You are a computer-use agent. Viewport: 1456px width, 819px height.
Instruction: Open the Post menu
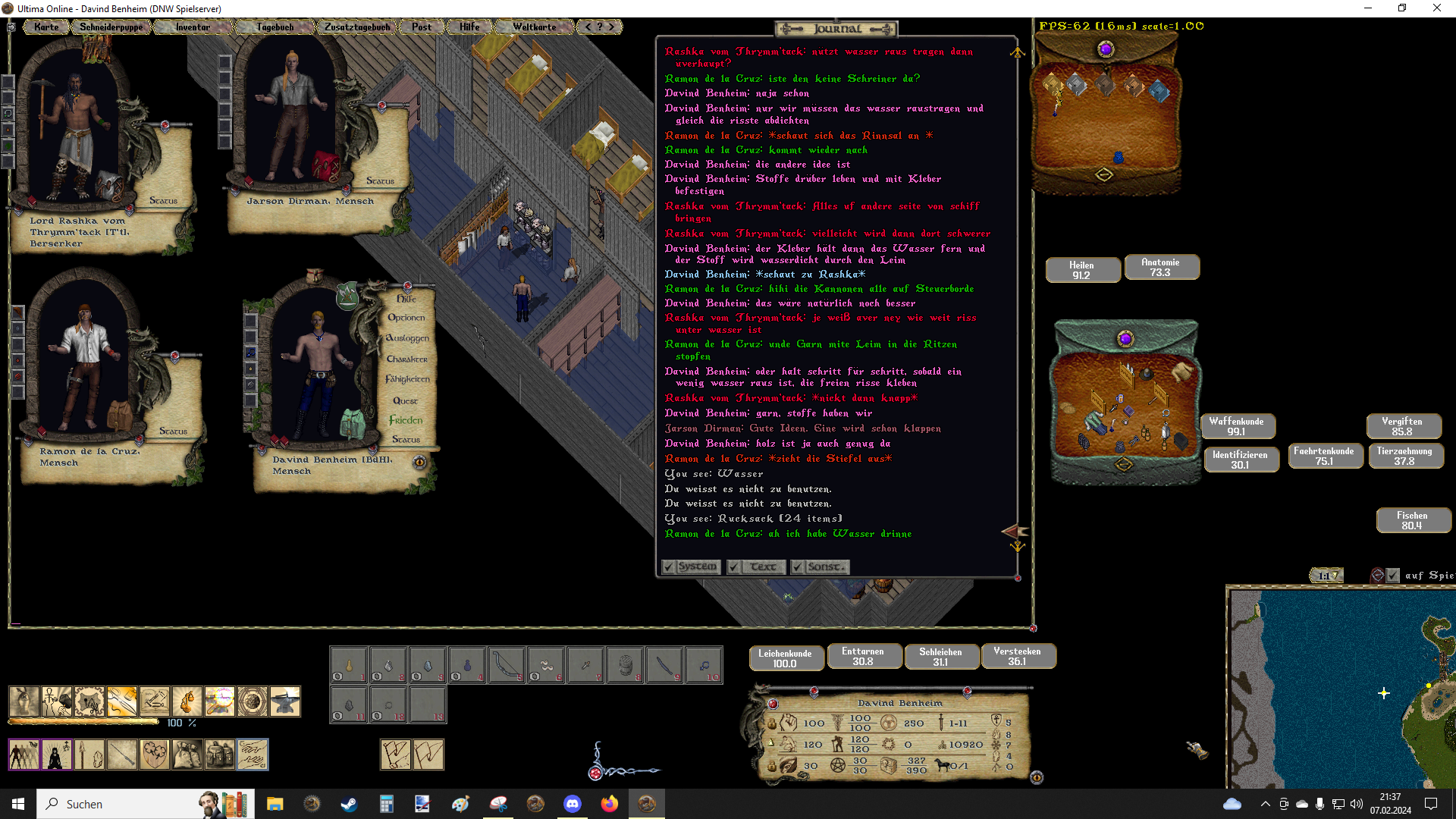pos(422,27)
